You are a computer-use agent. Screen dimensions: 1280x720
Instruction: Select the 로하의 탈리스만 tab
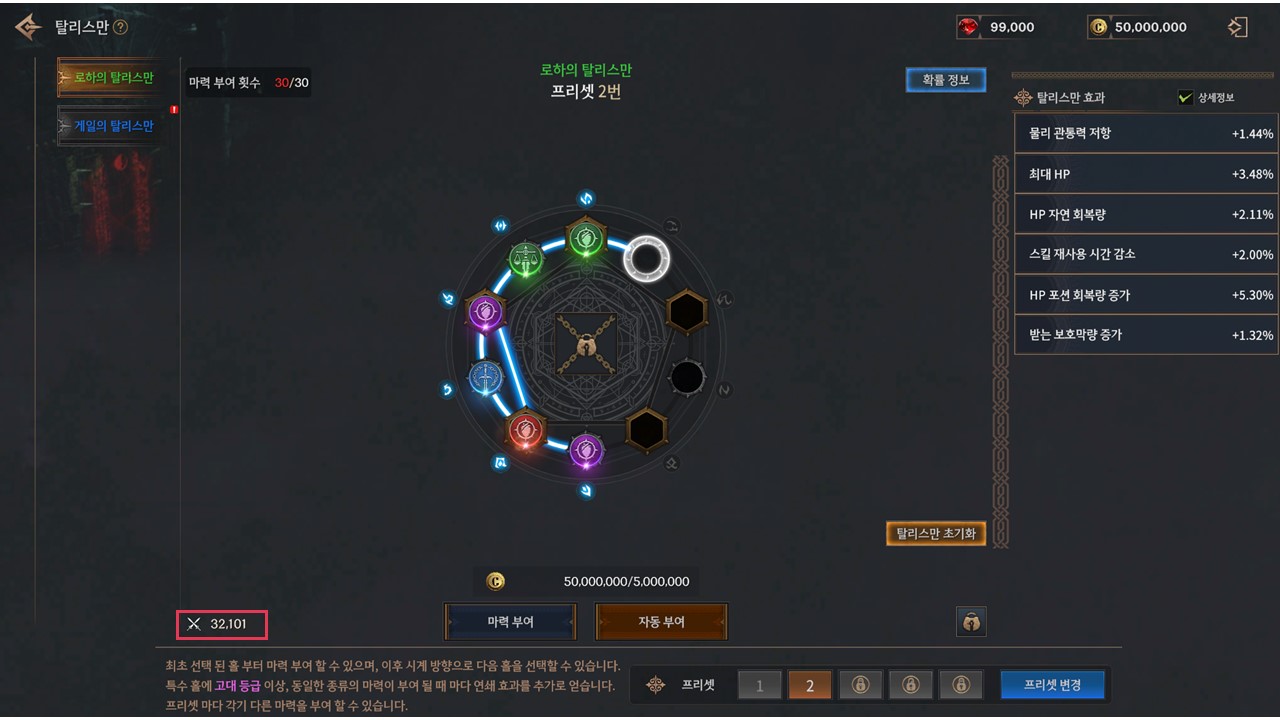click(x=112, y=78)
